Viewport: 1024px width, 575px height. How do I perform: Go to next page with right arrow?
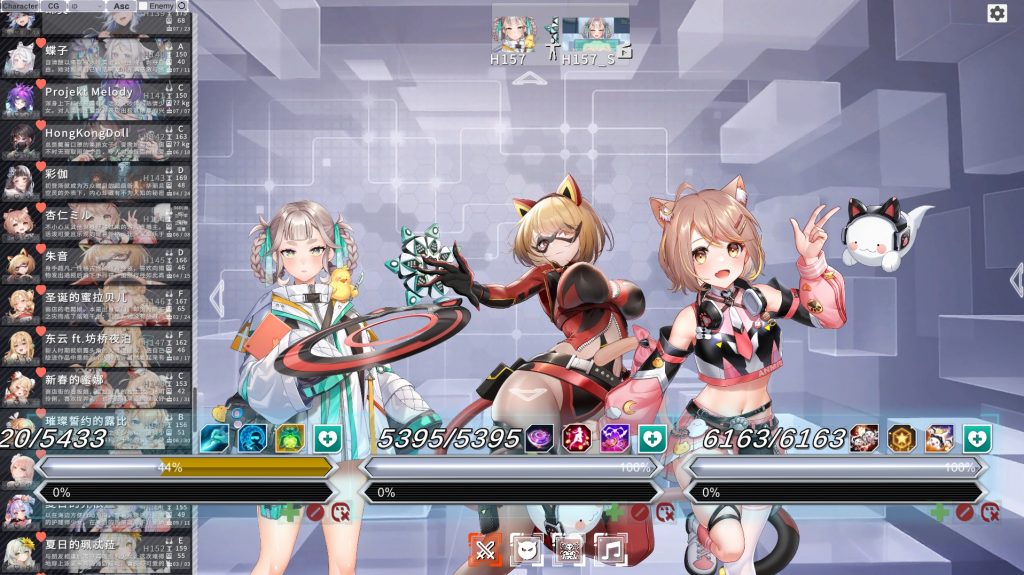1015,279
